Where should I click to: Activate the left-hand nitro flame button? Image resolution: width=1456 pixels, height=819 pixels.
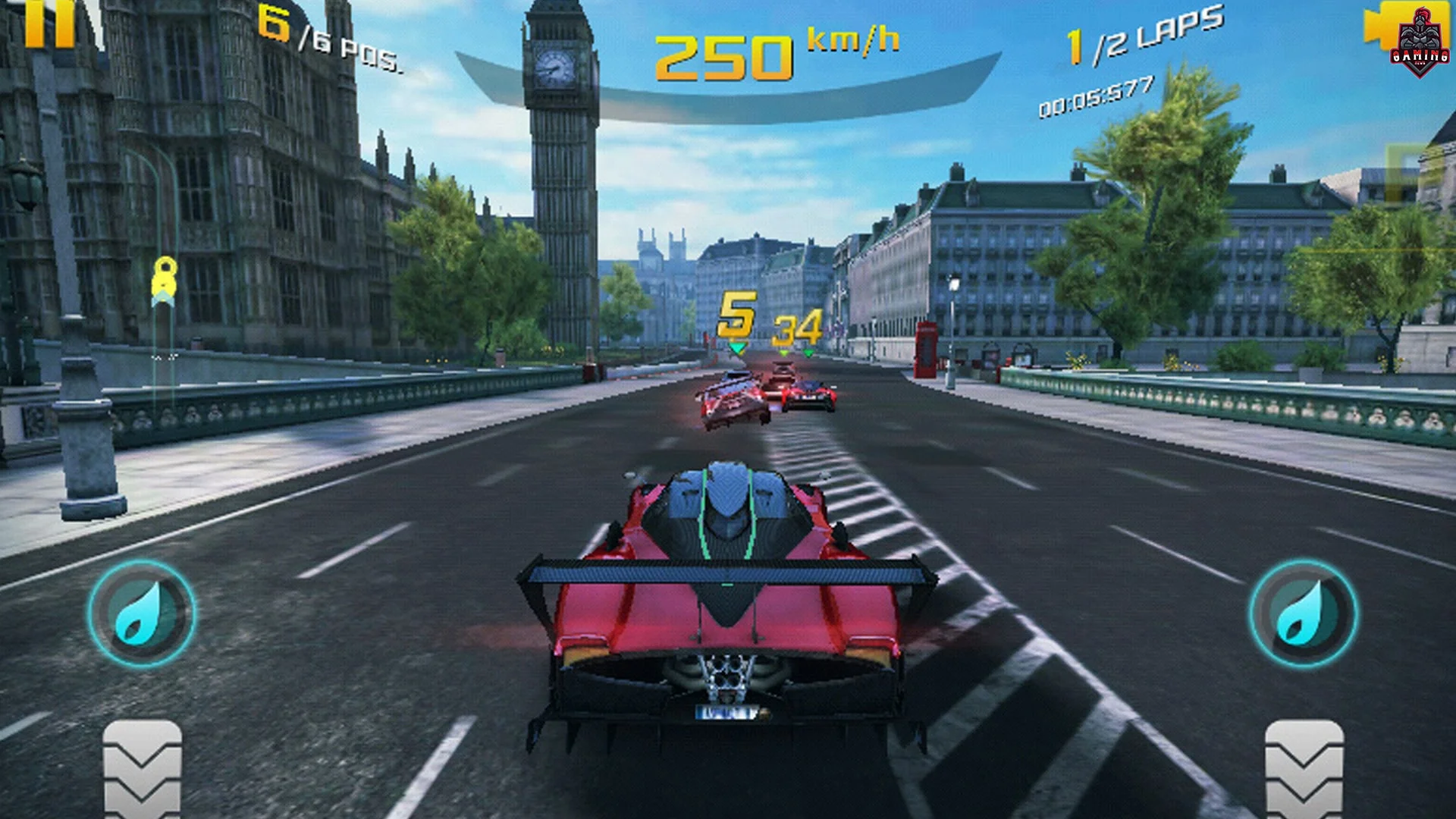[x=142, y=613]
